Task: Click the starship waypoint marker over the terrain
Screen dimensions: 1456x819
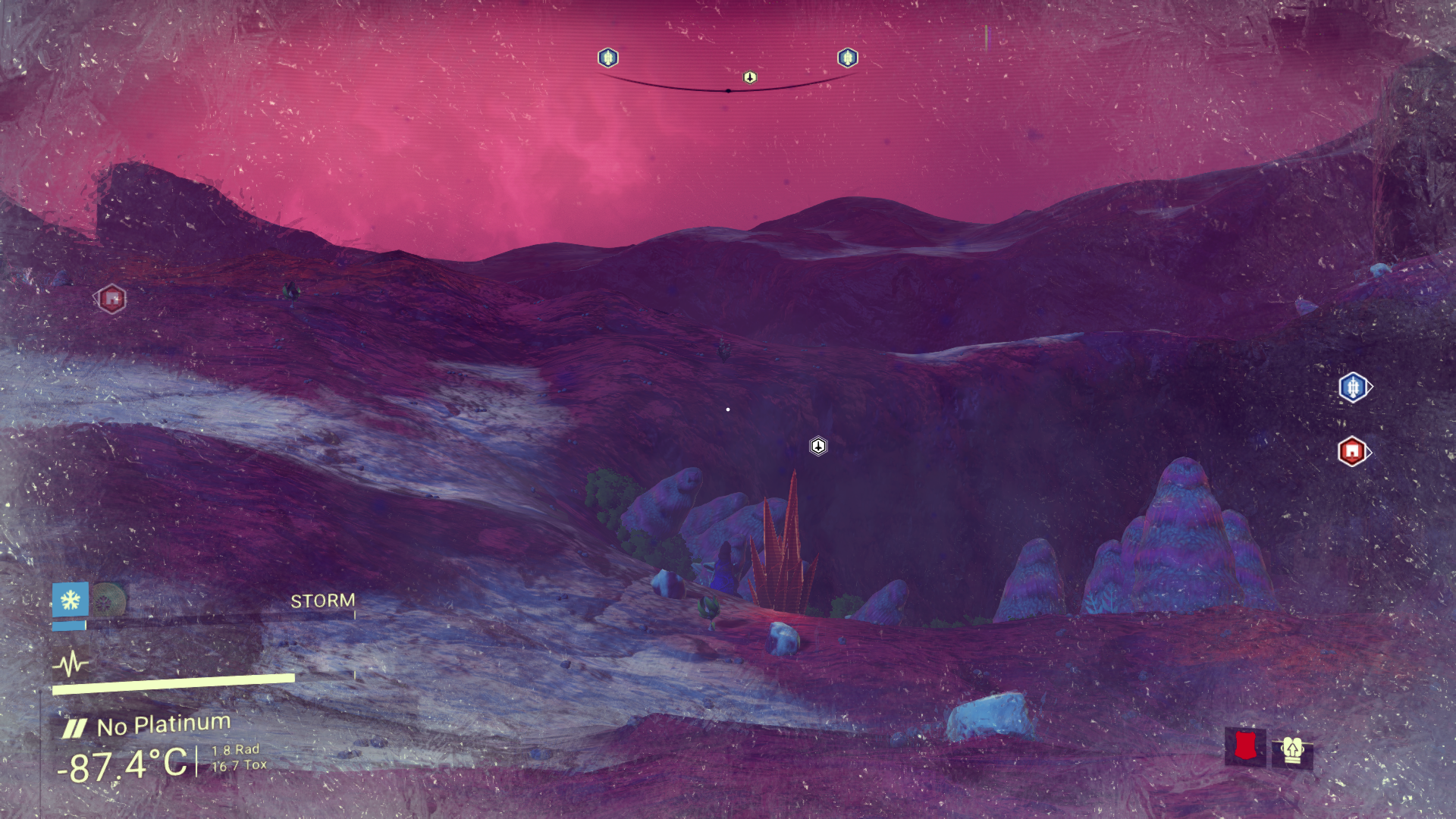Action: coord(818,446)
